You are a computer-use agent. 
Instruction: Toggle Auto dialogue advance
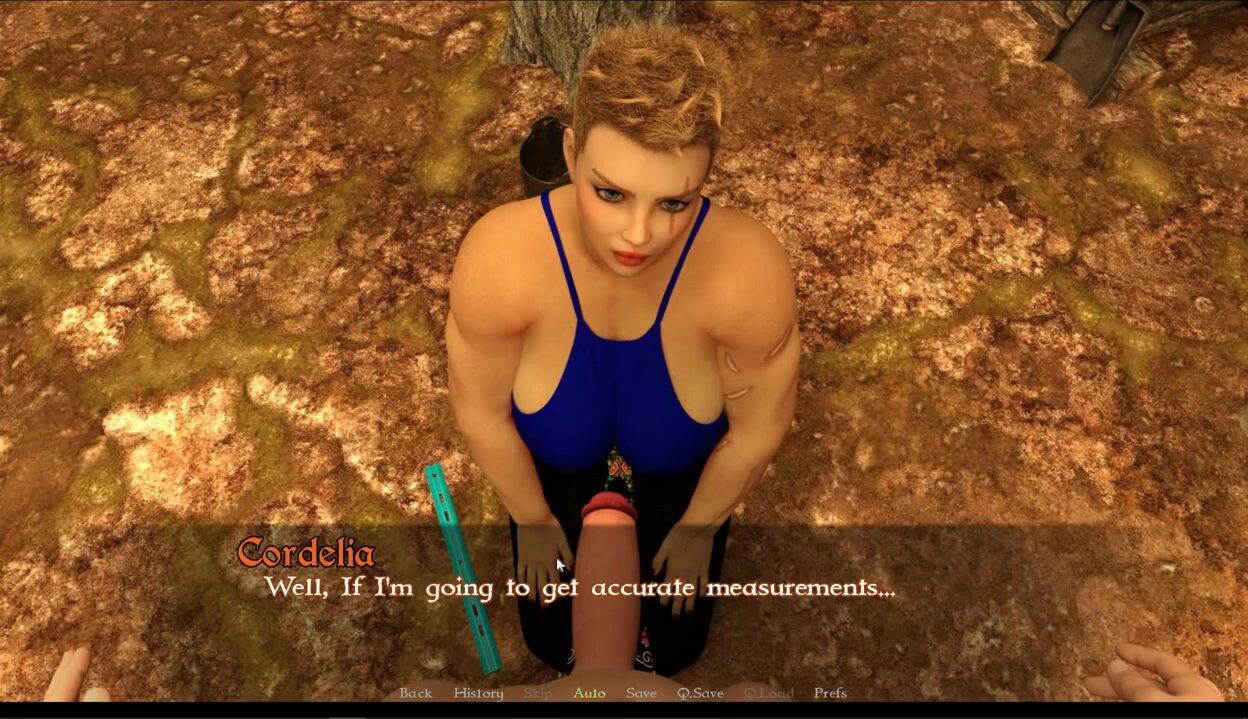(x=589, y=693)
